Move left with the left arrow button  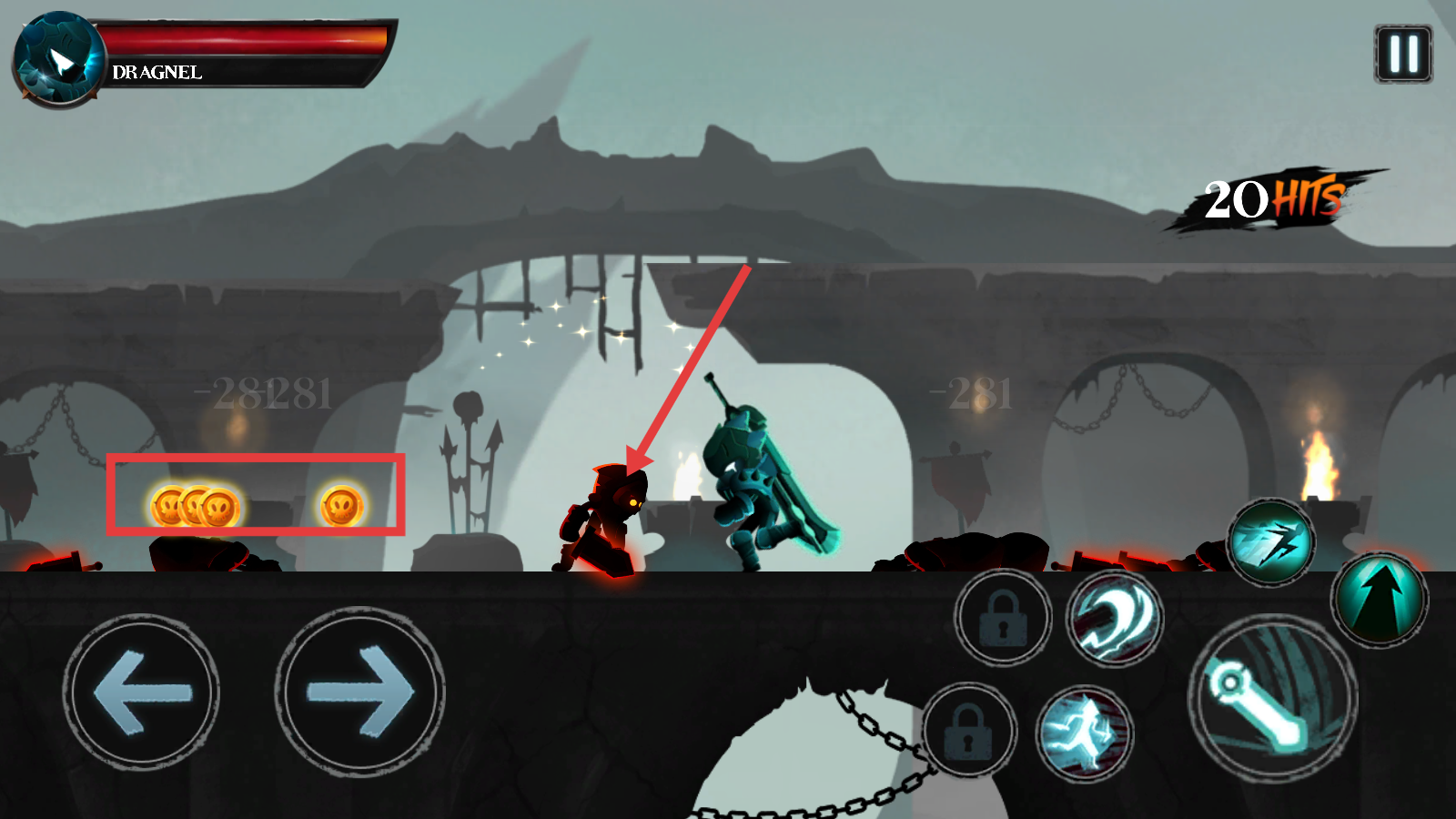click(141, 693)
